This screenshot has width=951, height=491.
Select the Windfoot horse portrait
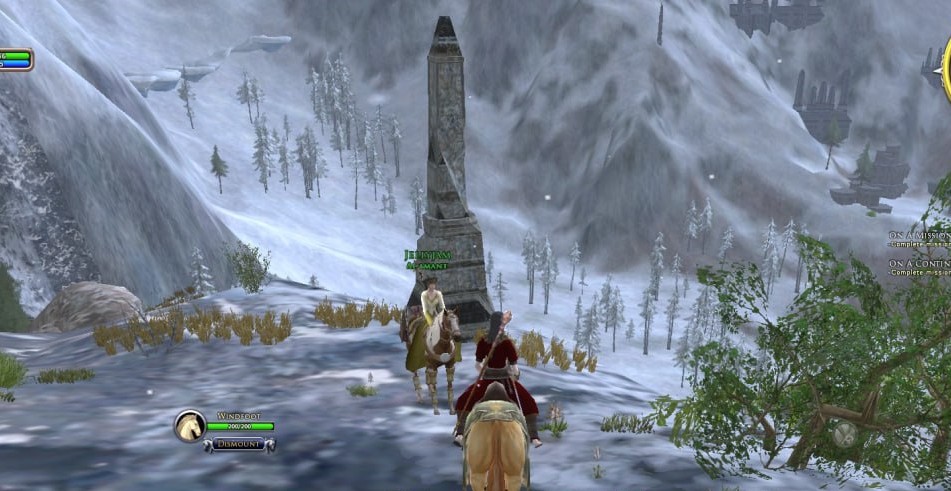coord(190,426)
